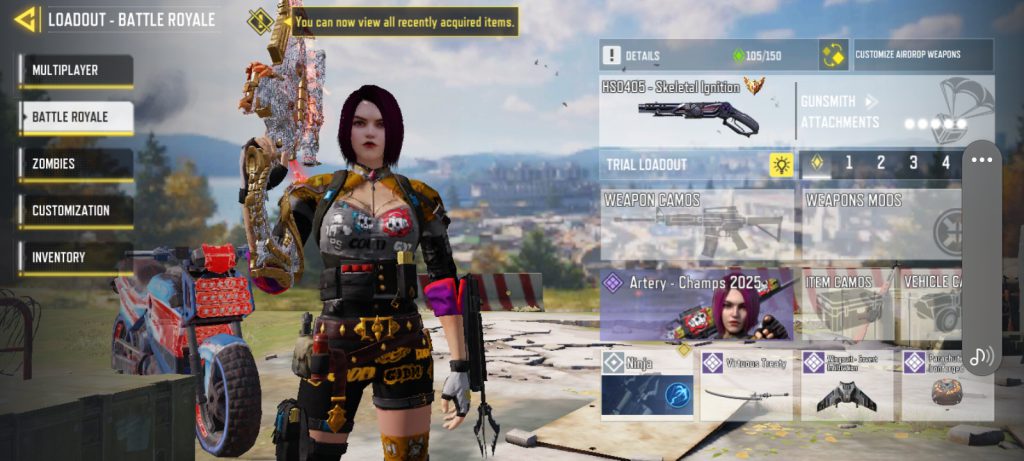Tap the three-dot overlay menu button
This screenshot has width=1024, height=461.
coord(981,160)
